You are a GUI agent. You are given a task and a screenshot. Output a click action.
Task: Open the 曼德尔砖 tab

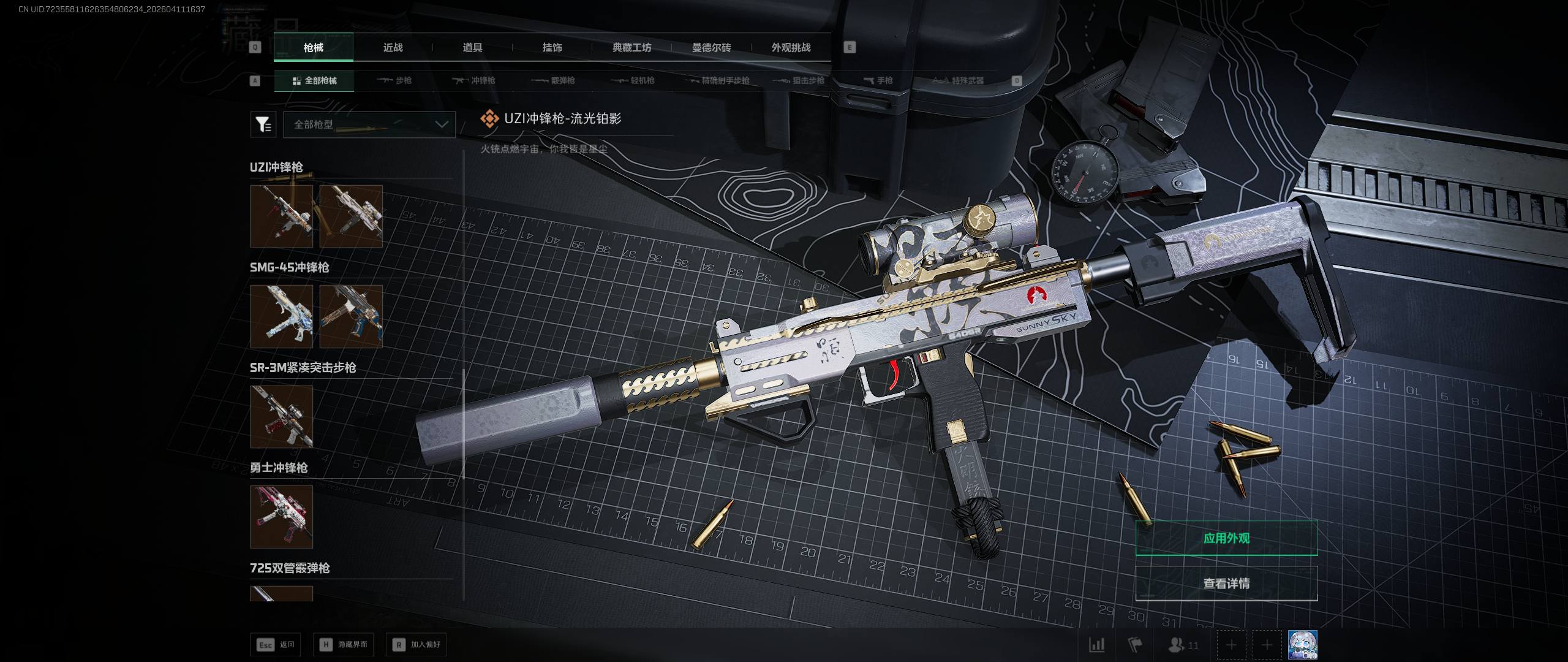[x=711, y=47]
